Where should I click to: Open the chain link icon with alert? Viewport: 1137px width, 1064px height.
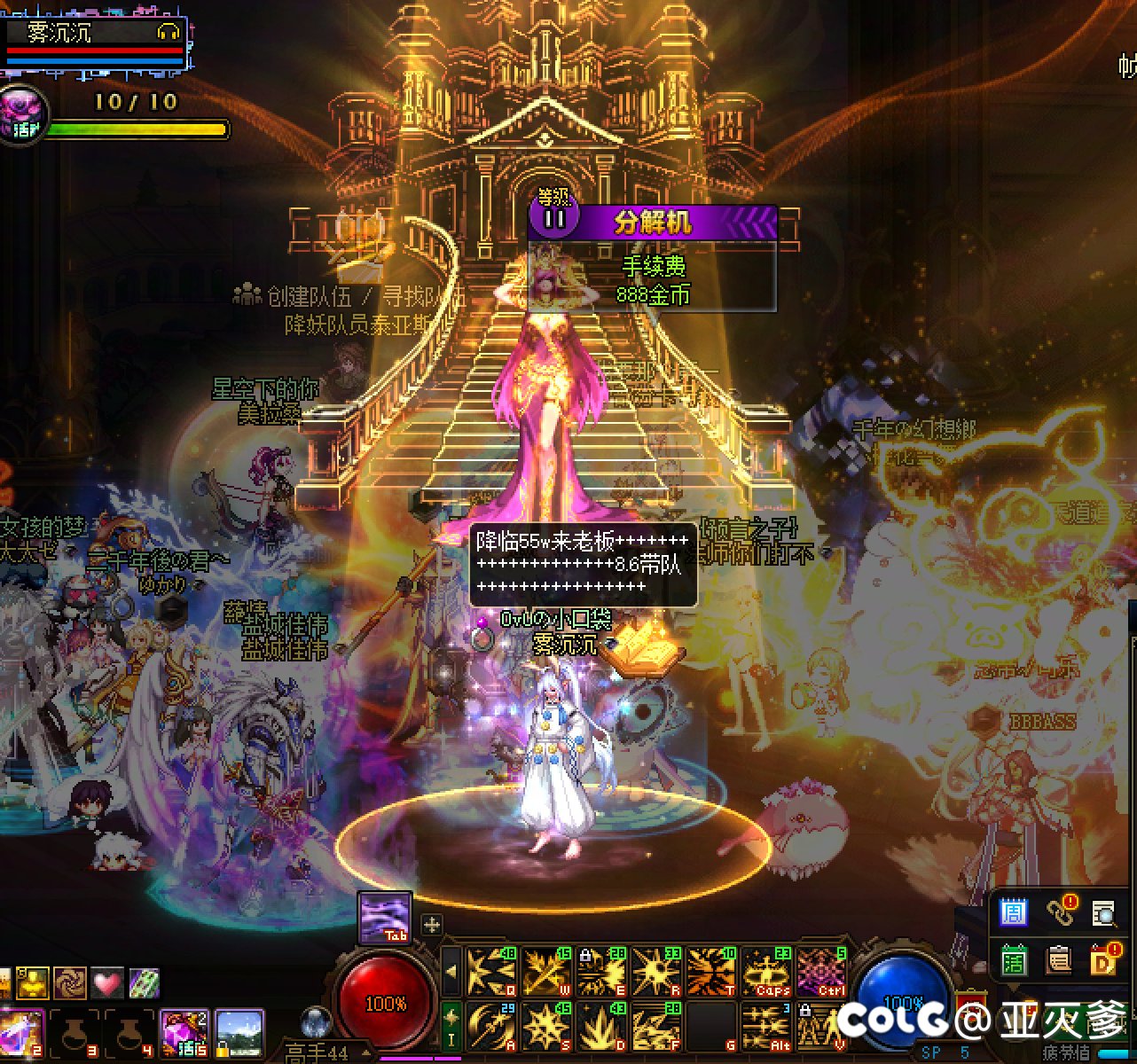coord(1059,911)
